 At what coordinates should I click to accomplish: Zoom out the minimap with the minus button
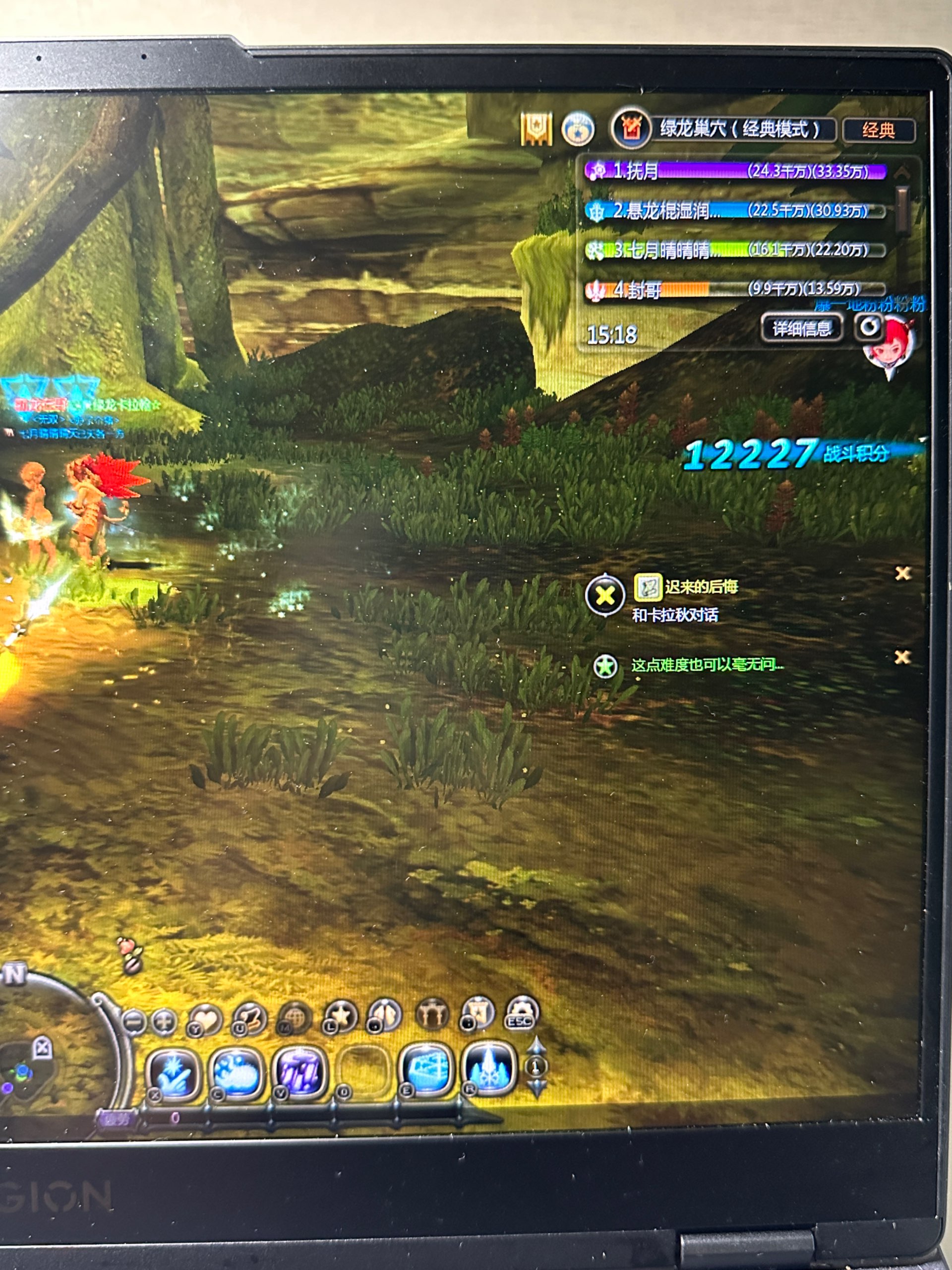coord(135,1022)
